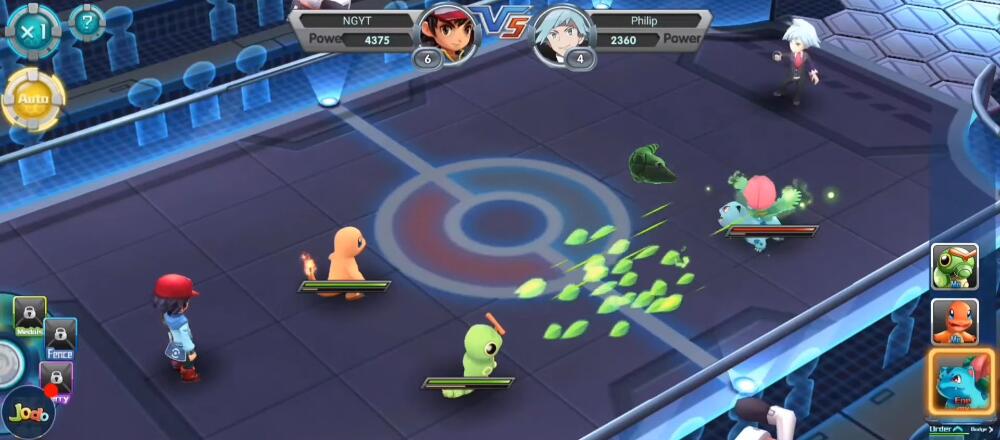Expand the Order list arrow
1000x440 pixels.
[957, 430]
